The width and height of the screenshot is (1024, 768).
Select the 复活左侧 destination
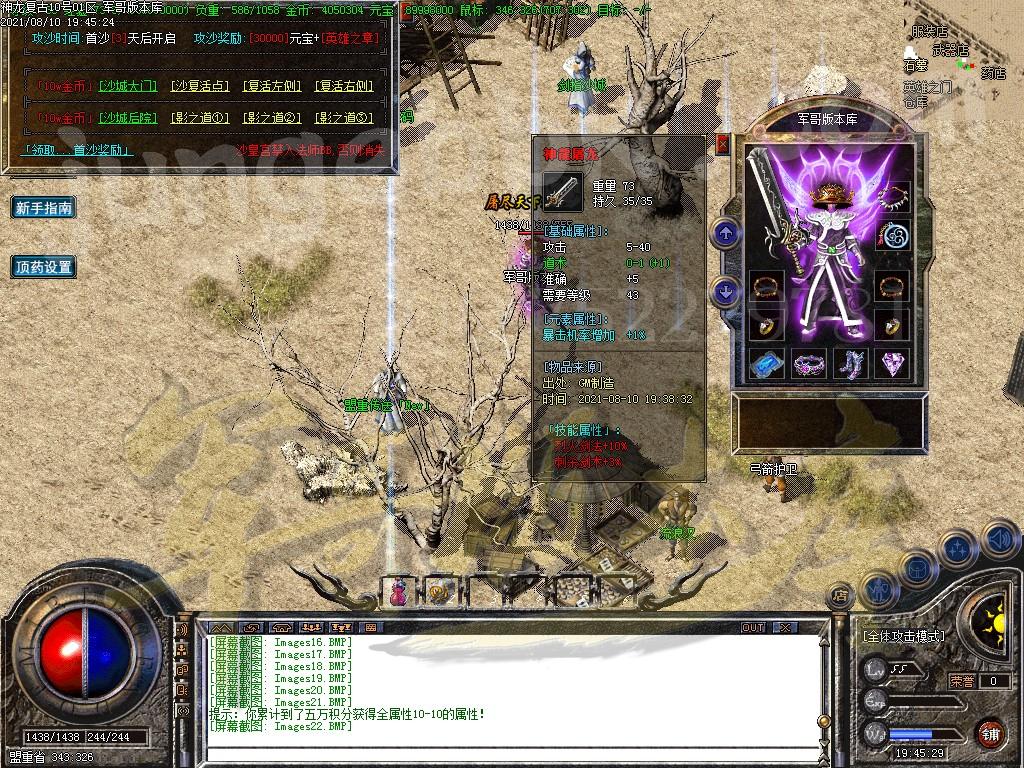(x=273, y=87)
